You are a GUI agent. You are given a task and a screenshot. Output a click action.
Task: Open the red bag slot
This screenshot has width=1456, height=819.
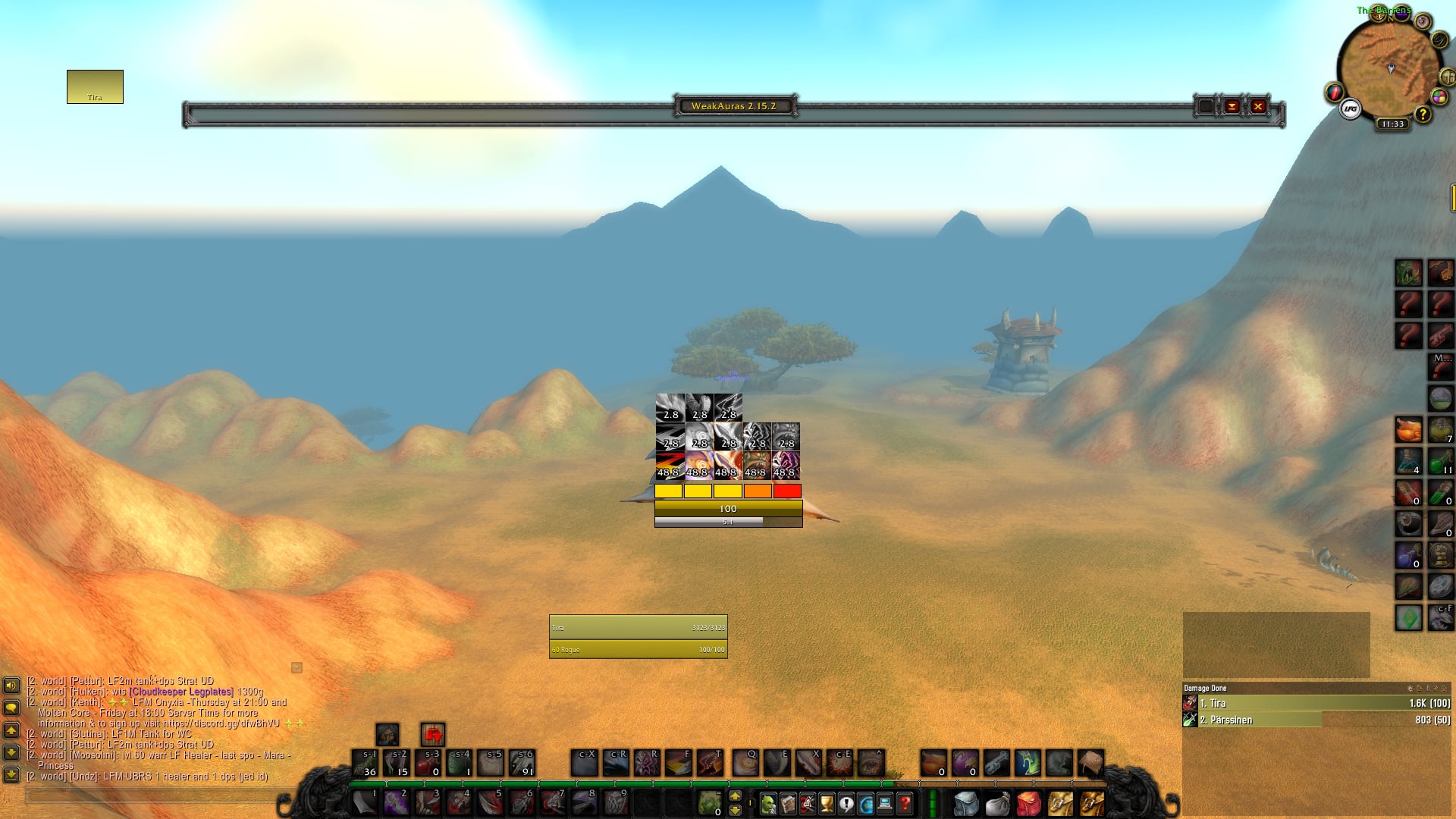tap(1028, 802)
